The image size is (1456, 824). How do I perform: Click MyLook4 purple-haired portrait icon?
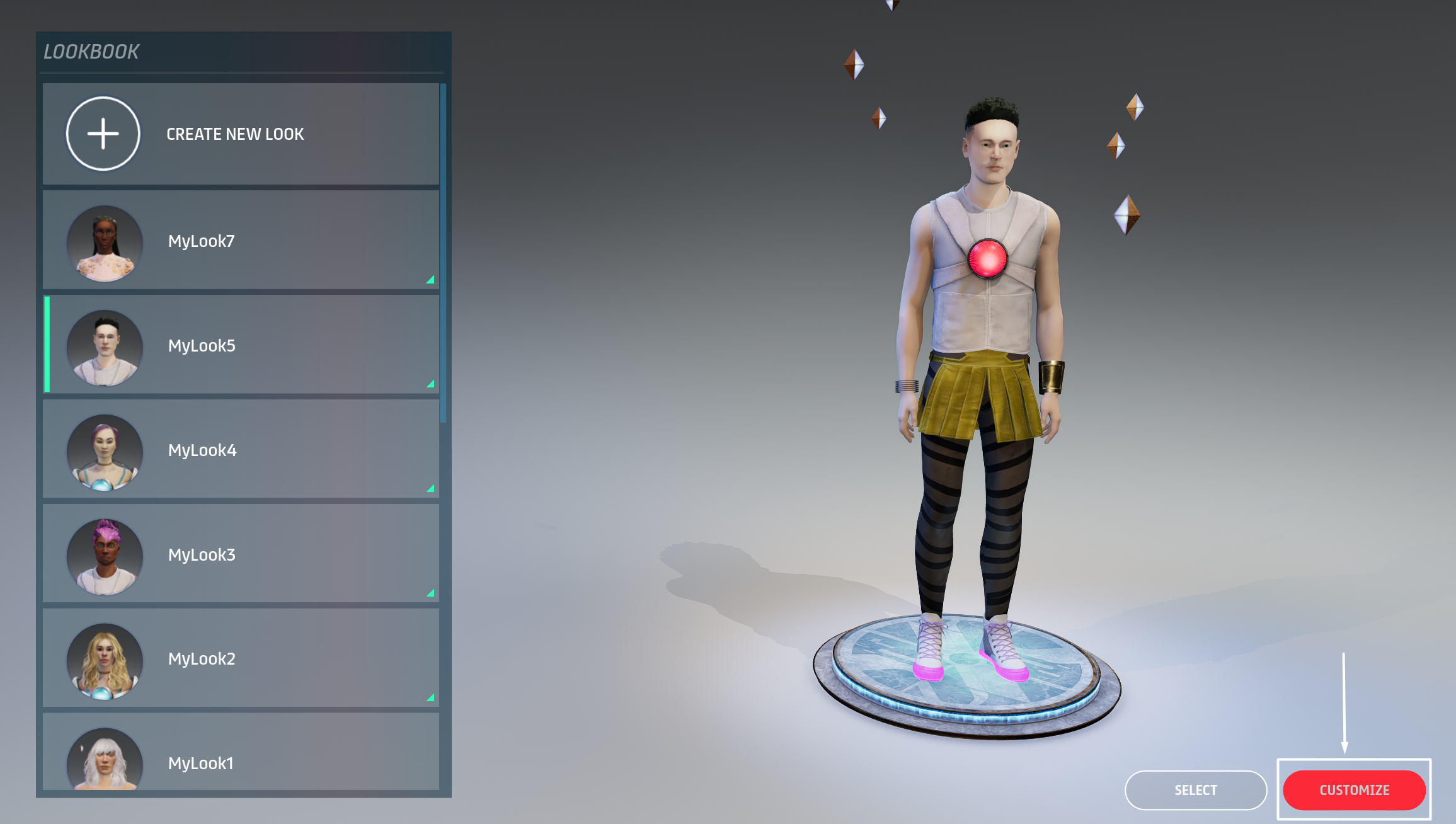tap(104, 452)
